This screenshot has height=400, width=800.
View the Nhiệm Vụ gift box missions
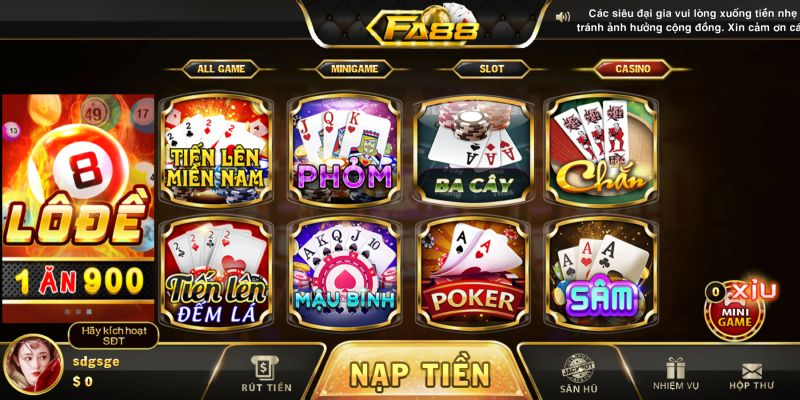point(675,373)
